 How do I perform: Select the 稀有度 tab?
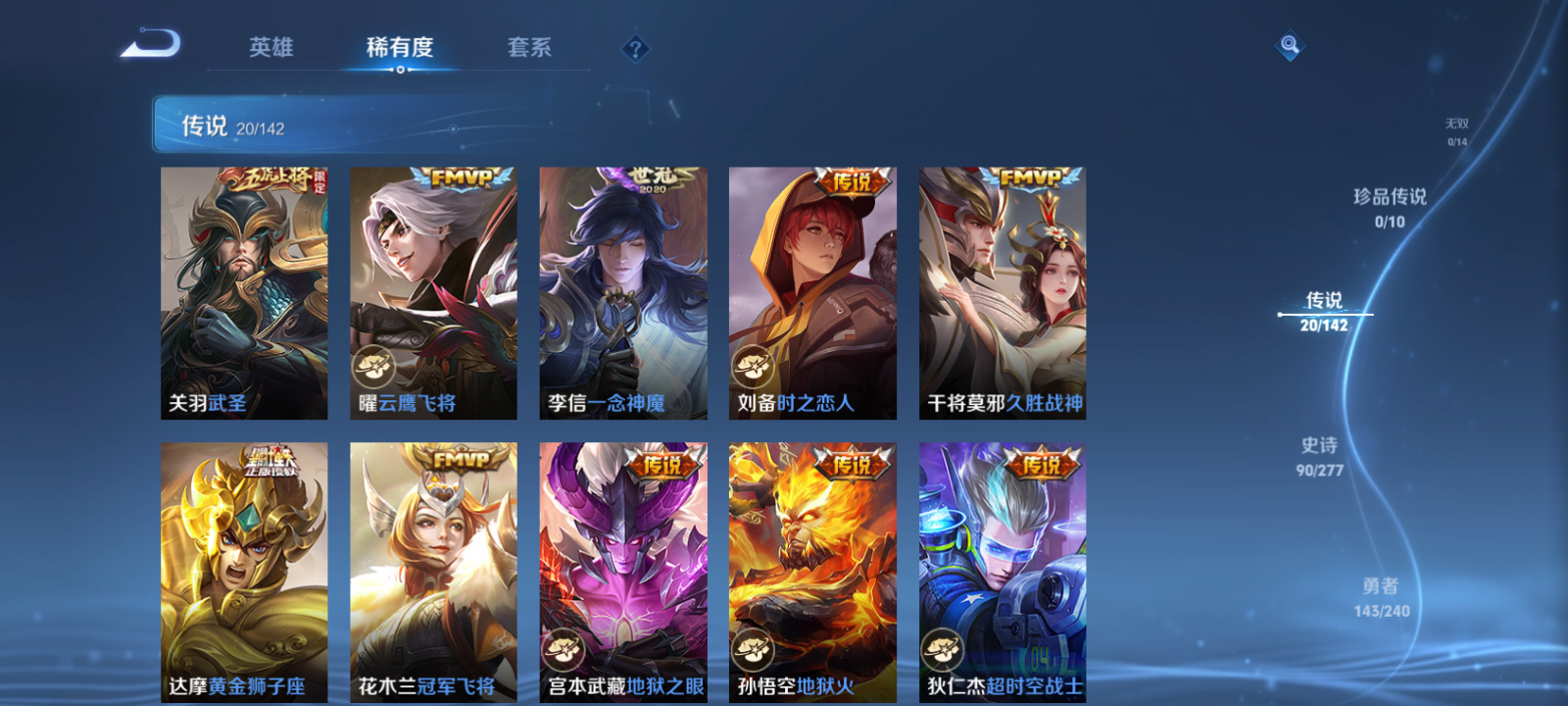[x=398, y=47]
